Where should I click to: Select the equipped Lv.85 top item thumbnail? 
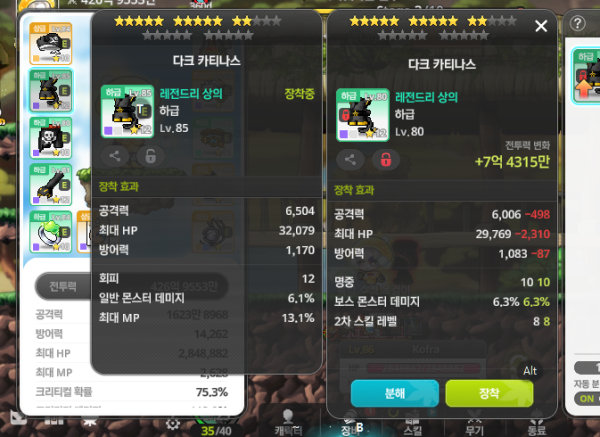click(127, 110)
